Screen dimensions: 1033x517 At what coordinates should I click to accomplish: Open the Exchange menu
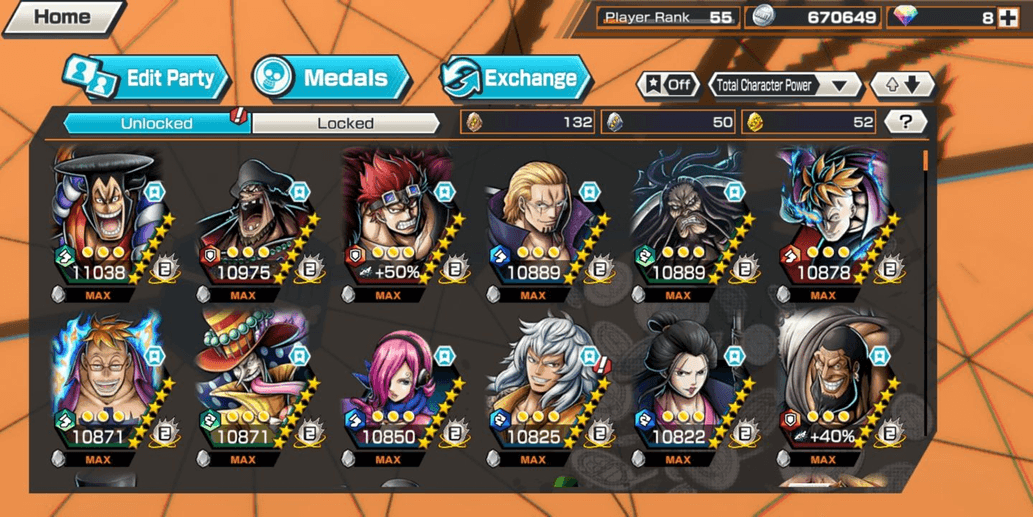point(516,78)
